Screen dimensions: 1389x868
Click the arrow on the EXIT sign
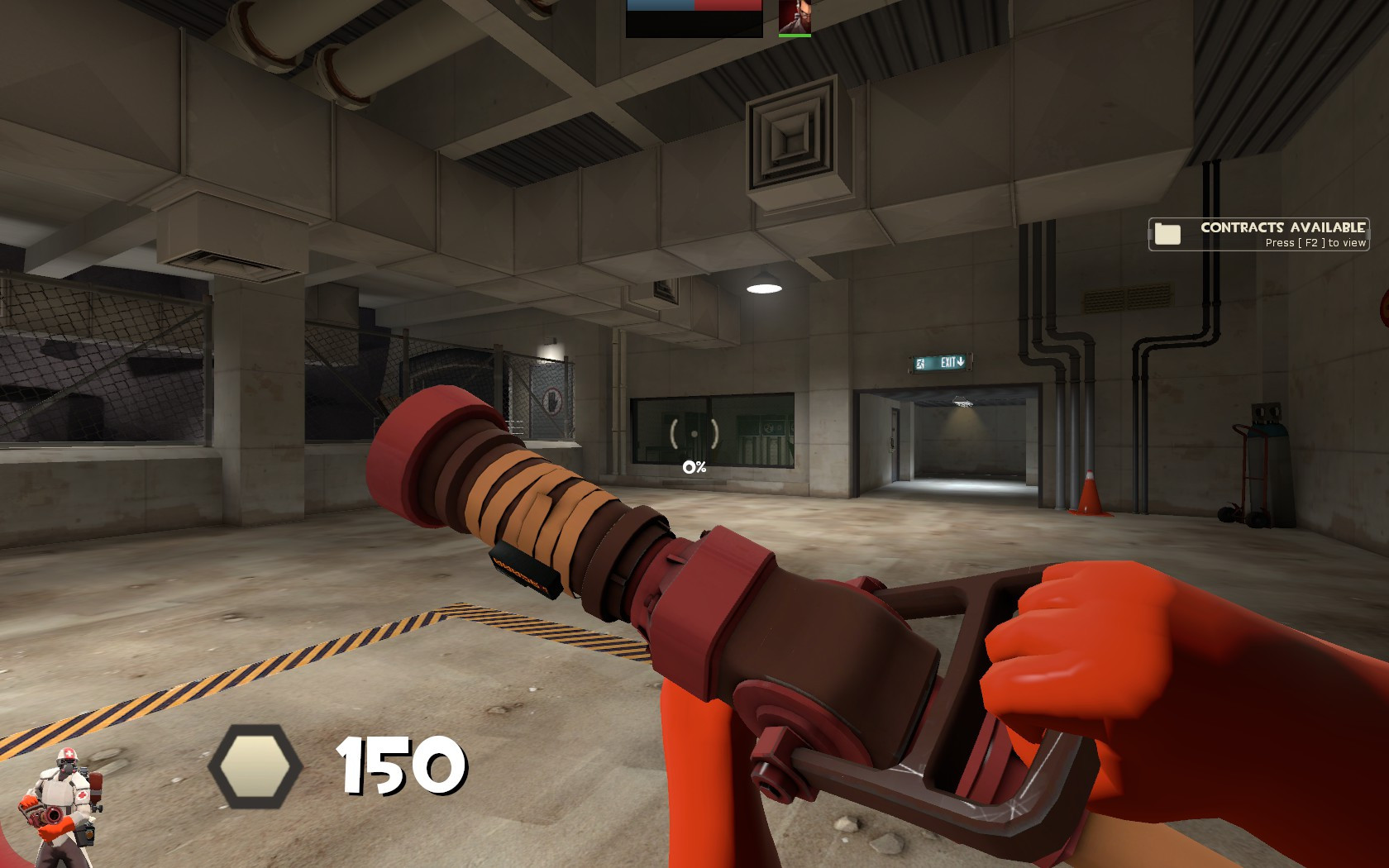[962, 362]
